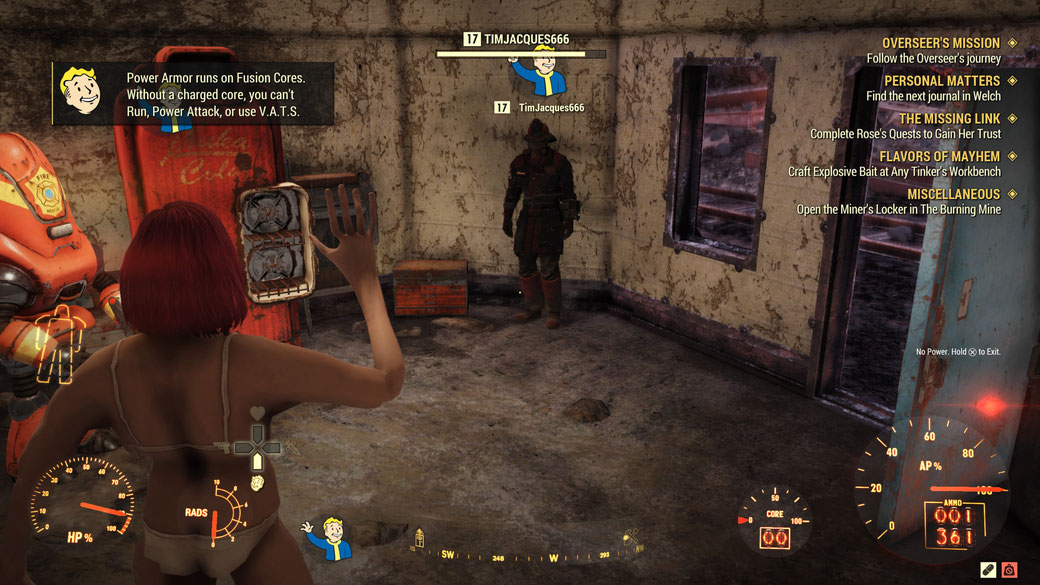Choose The Missing Link quest entry
This screenshot has height=585, width=1040.
coord(949,118)
